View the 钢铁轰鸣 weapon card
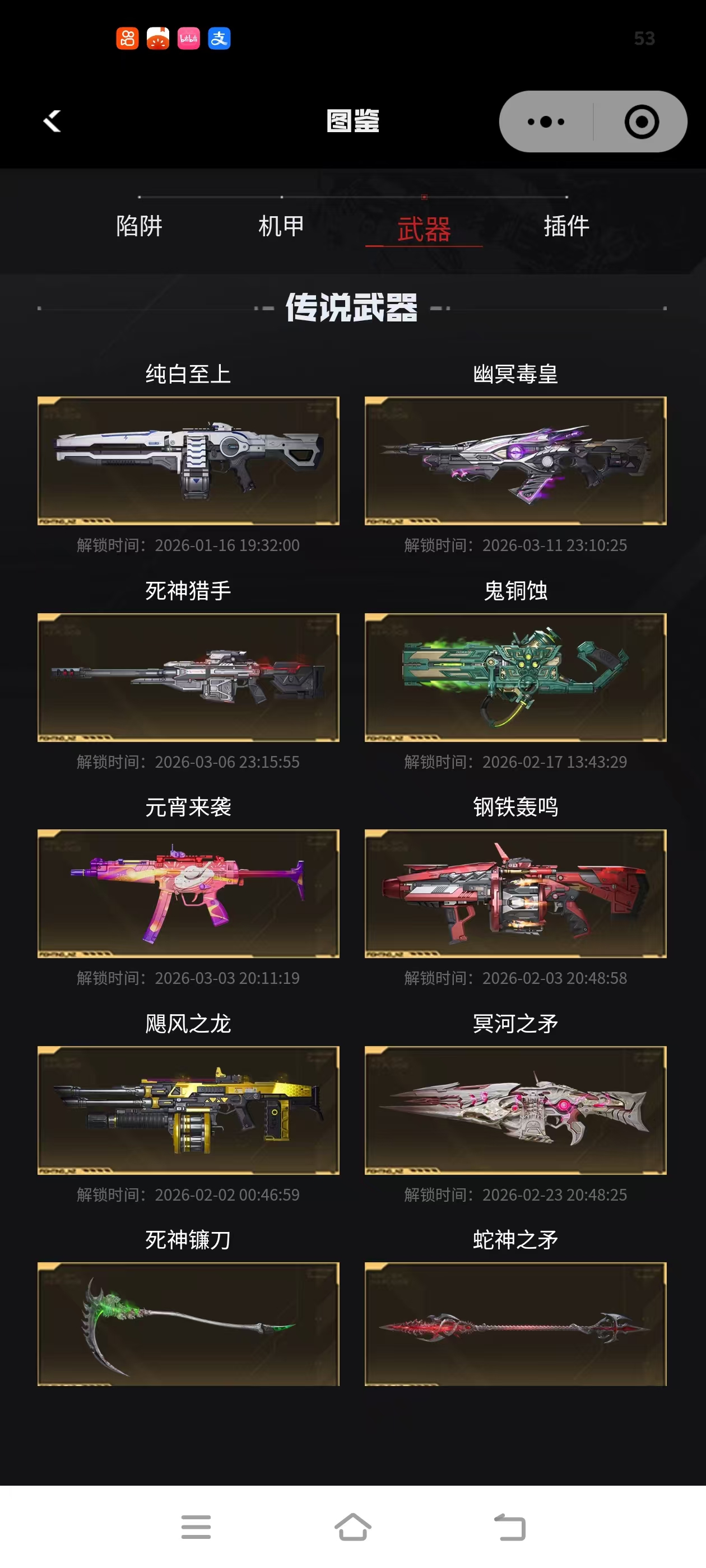 515,894
